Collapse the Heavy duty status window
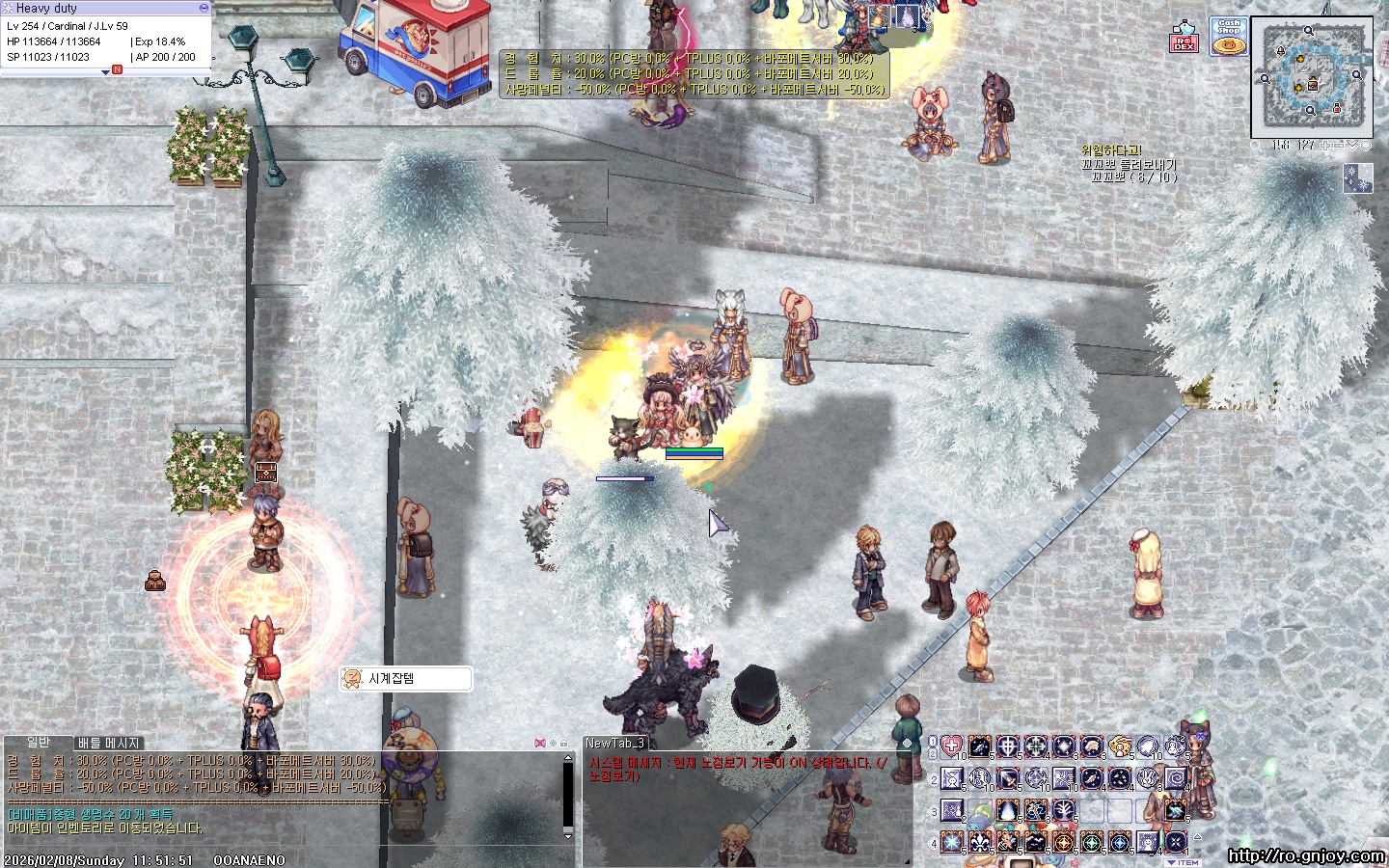Image resolution: width=1389 pixels, height=868 pixels. click(x=204, y=8)
